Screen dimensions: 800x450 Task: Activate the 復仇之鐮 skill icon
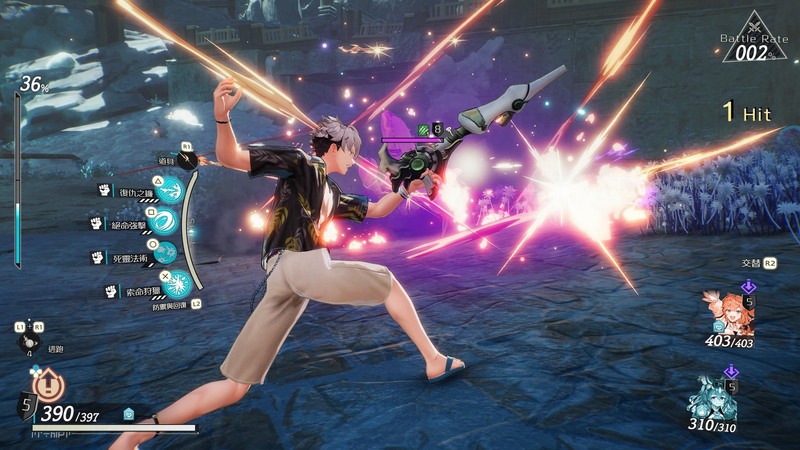(174, 190)
